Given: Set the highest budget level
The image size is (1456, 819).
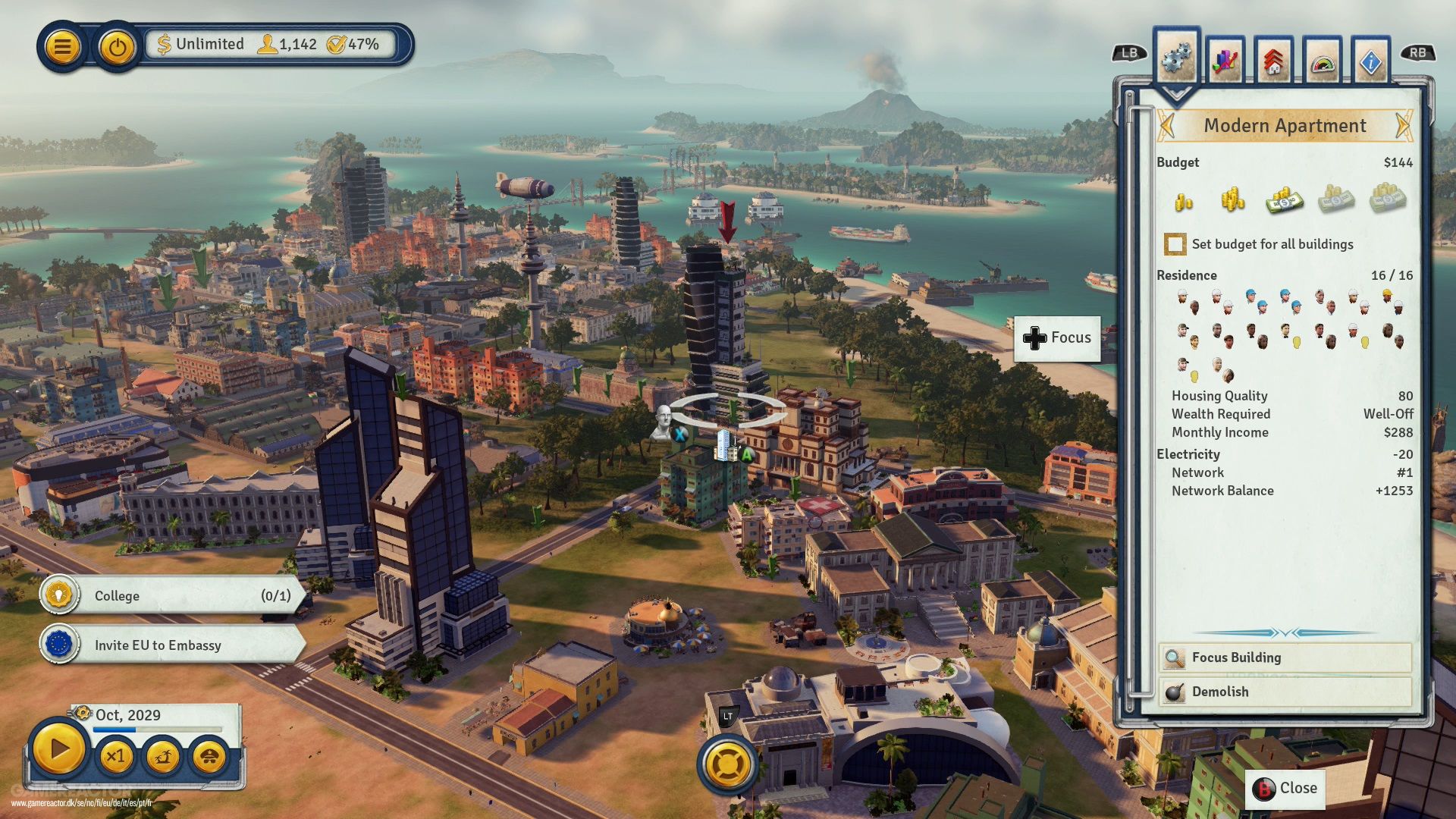Looking at the screenshot, I should 1387,199.
